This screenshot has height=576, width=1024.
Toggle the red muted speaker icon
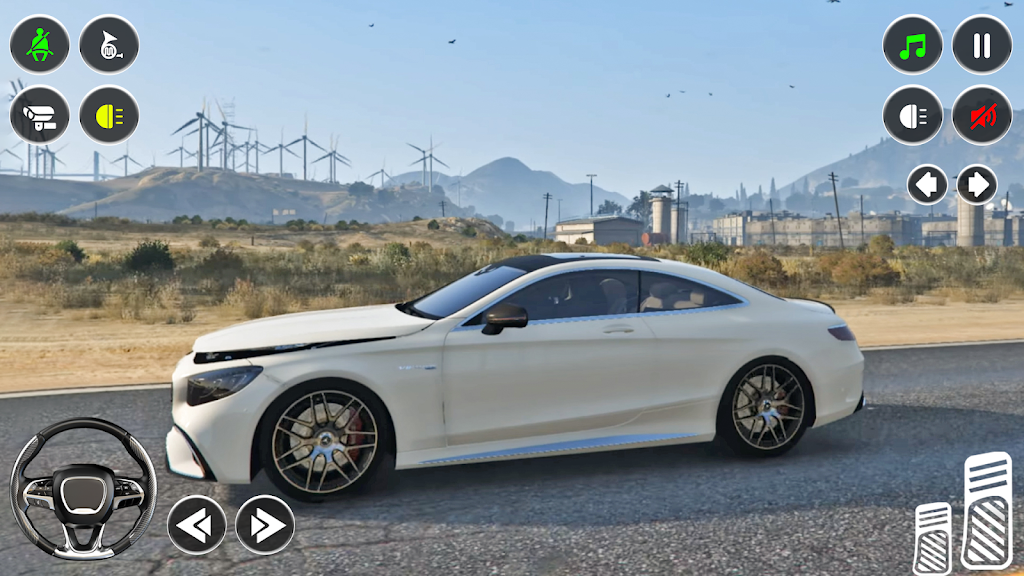(981, 115)
